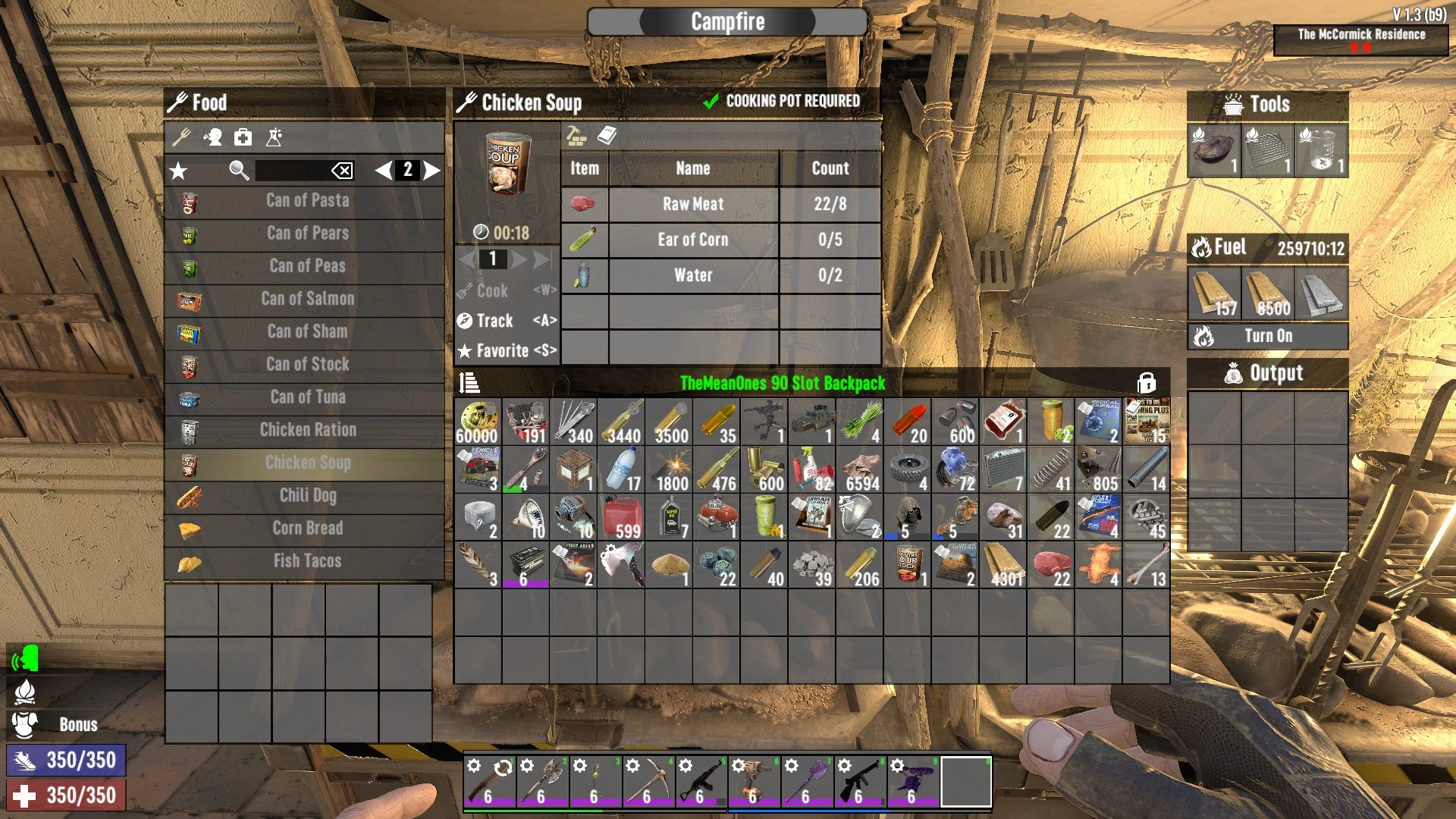The width and height of the screenshot is (1456, 819).
Task: Sort the backpack inventory
Action: [469, 383]
